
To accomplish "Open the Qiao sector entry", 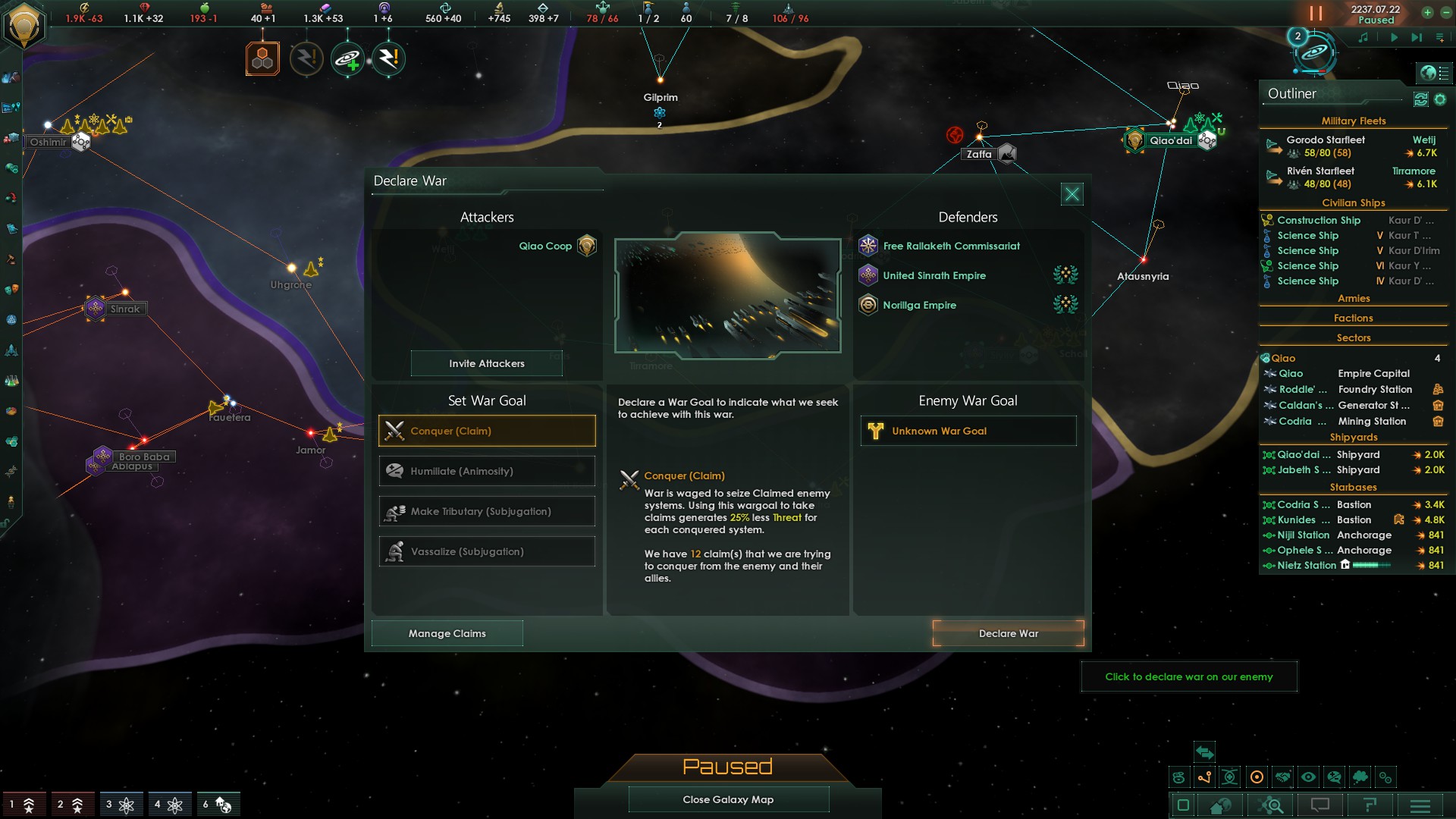I will tap(1283, 358).
